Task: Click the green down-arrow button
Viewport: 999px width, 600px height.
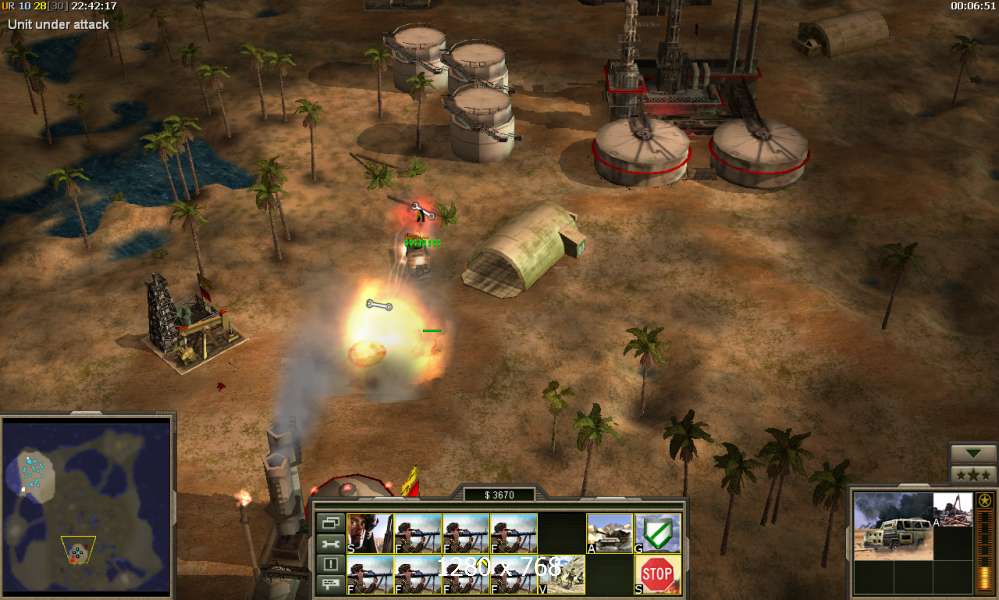Action: pyautogui.click(x=973, y=453)
